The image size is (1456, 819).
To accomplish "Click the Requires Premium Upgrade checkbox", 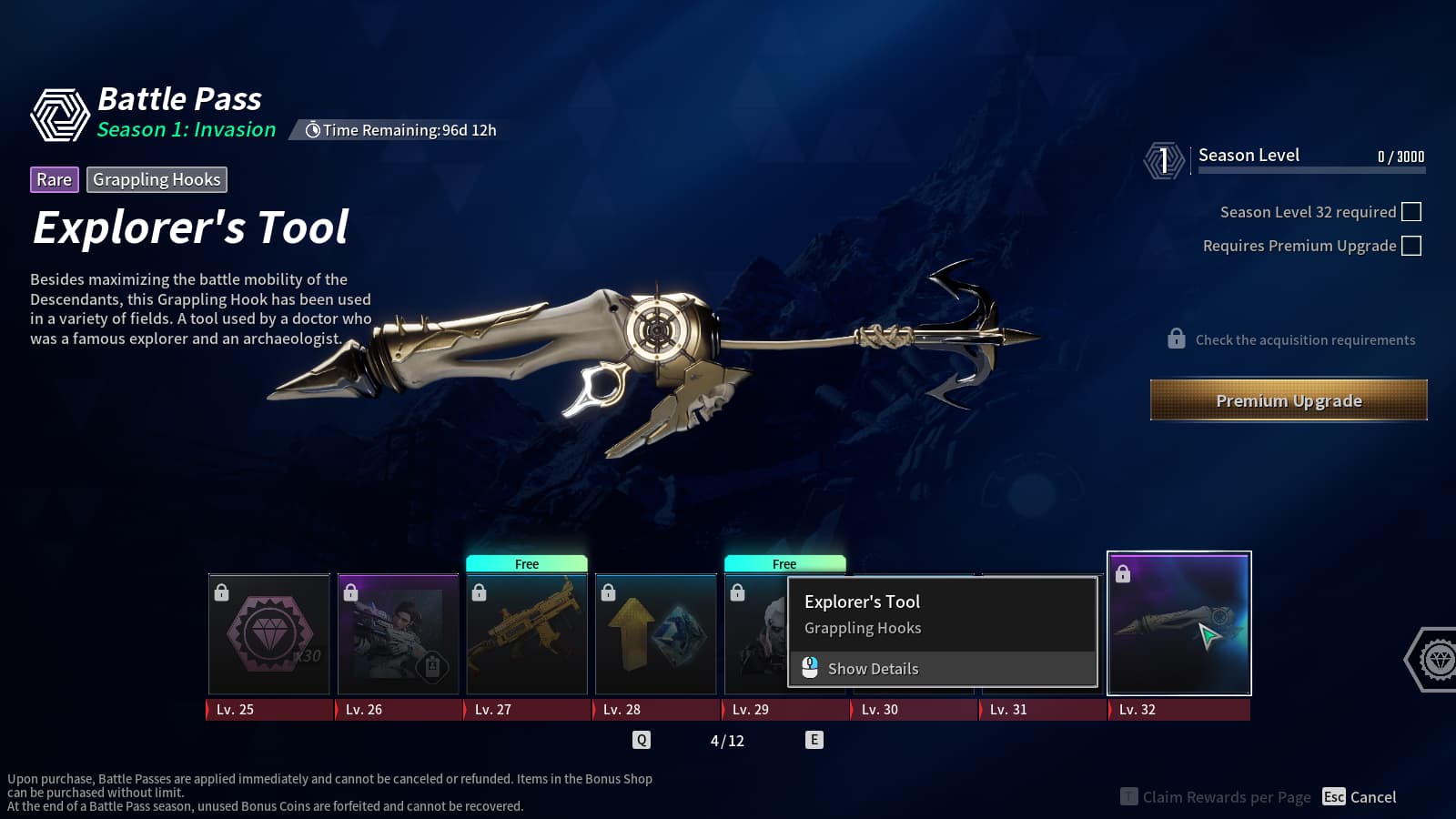I will point(1411,246).
